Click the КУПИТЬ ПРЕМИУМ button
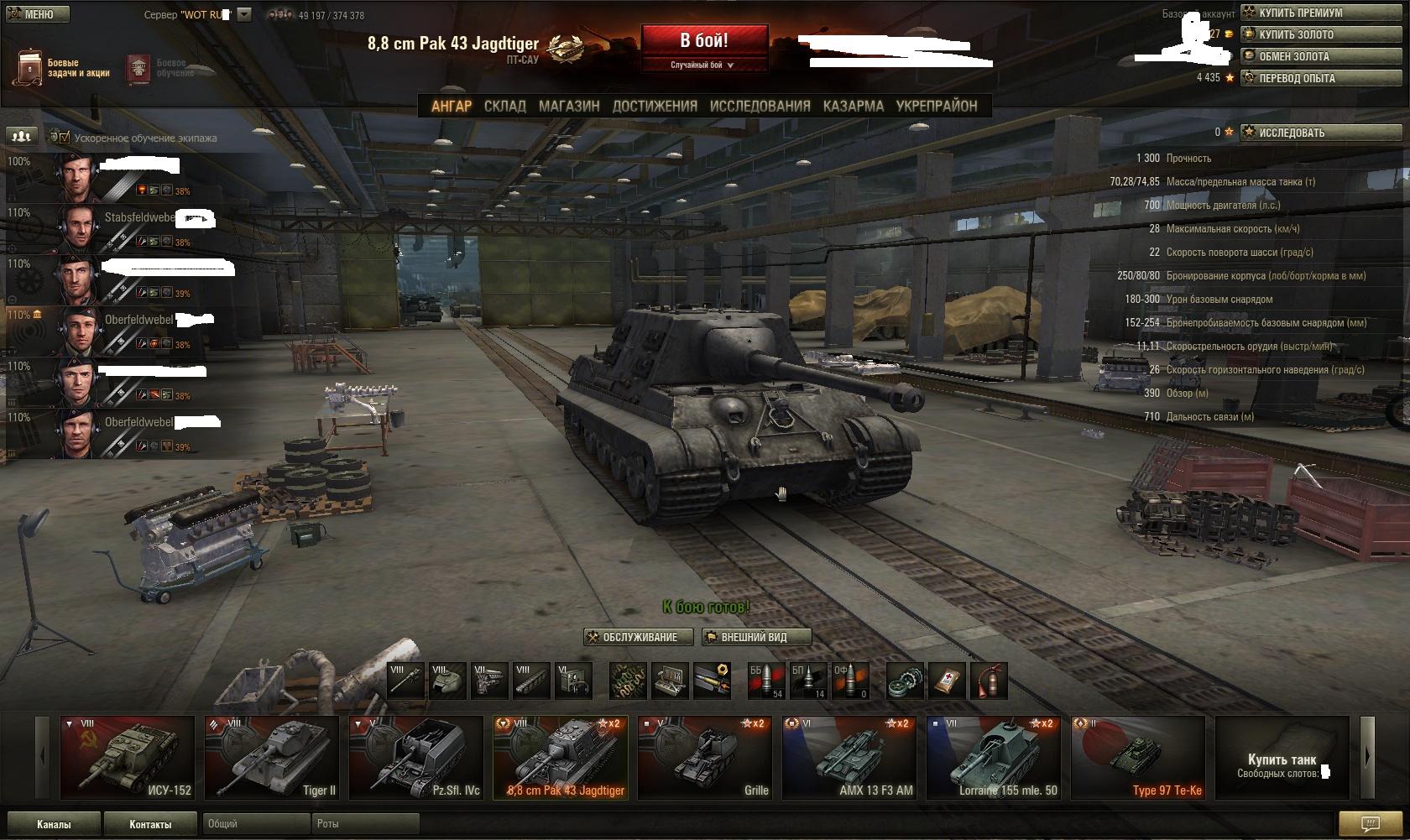Viewport: 1410px width, 840px height. 1320,13
